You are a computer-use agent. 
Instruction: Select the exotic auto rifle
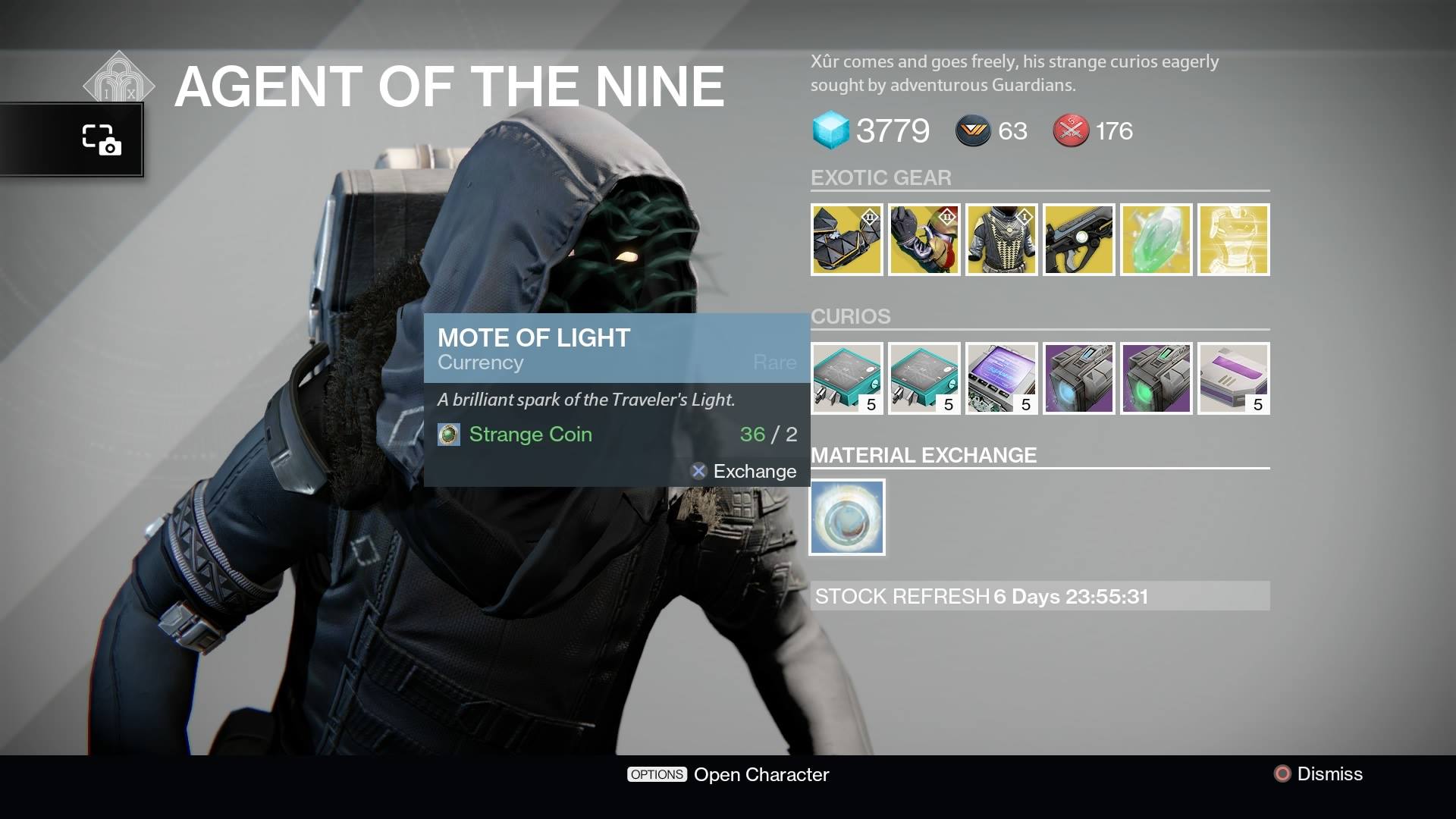pyautogui.click(x=1079, y=240)
